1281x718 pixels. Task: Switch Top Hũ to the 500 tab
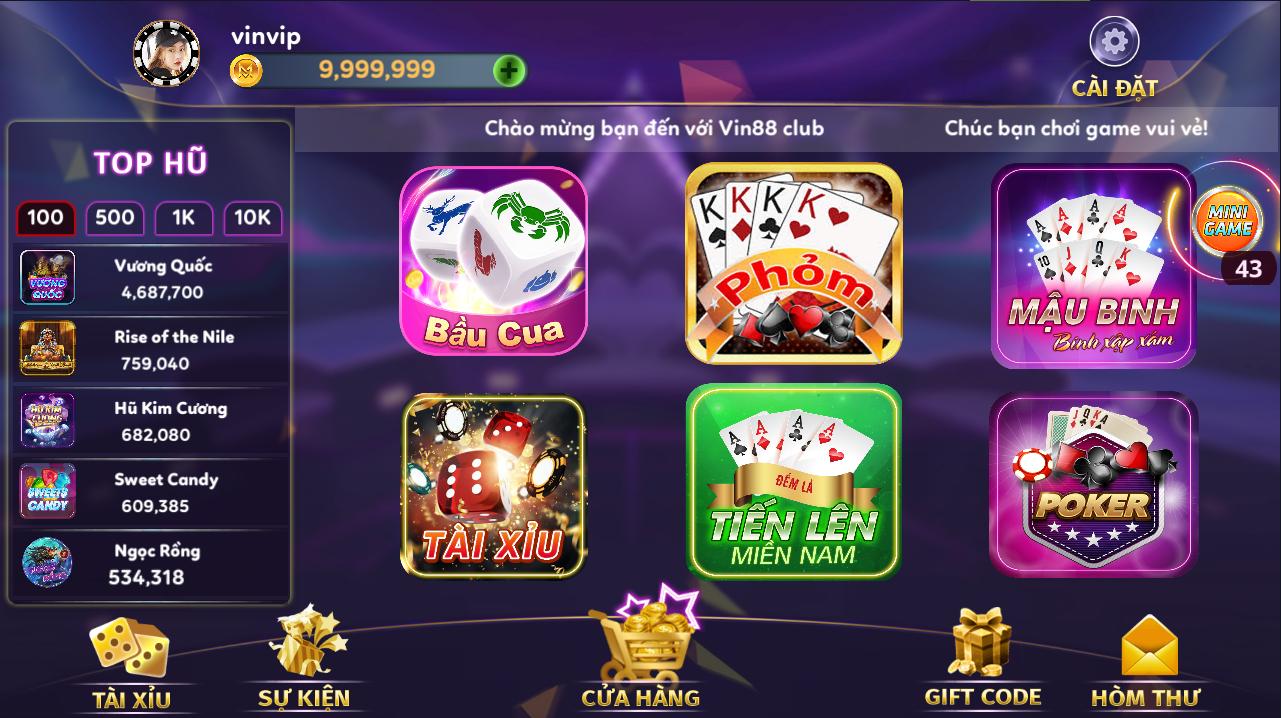pyautogui.click(x=114, y=218)
